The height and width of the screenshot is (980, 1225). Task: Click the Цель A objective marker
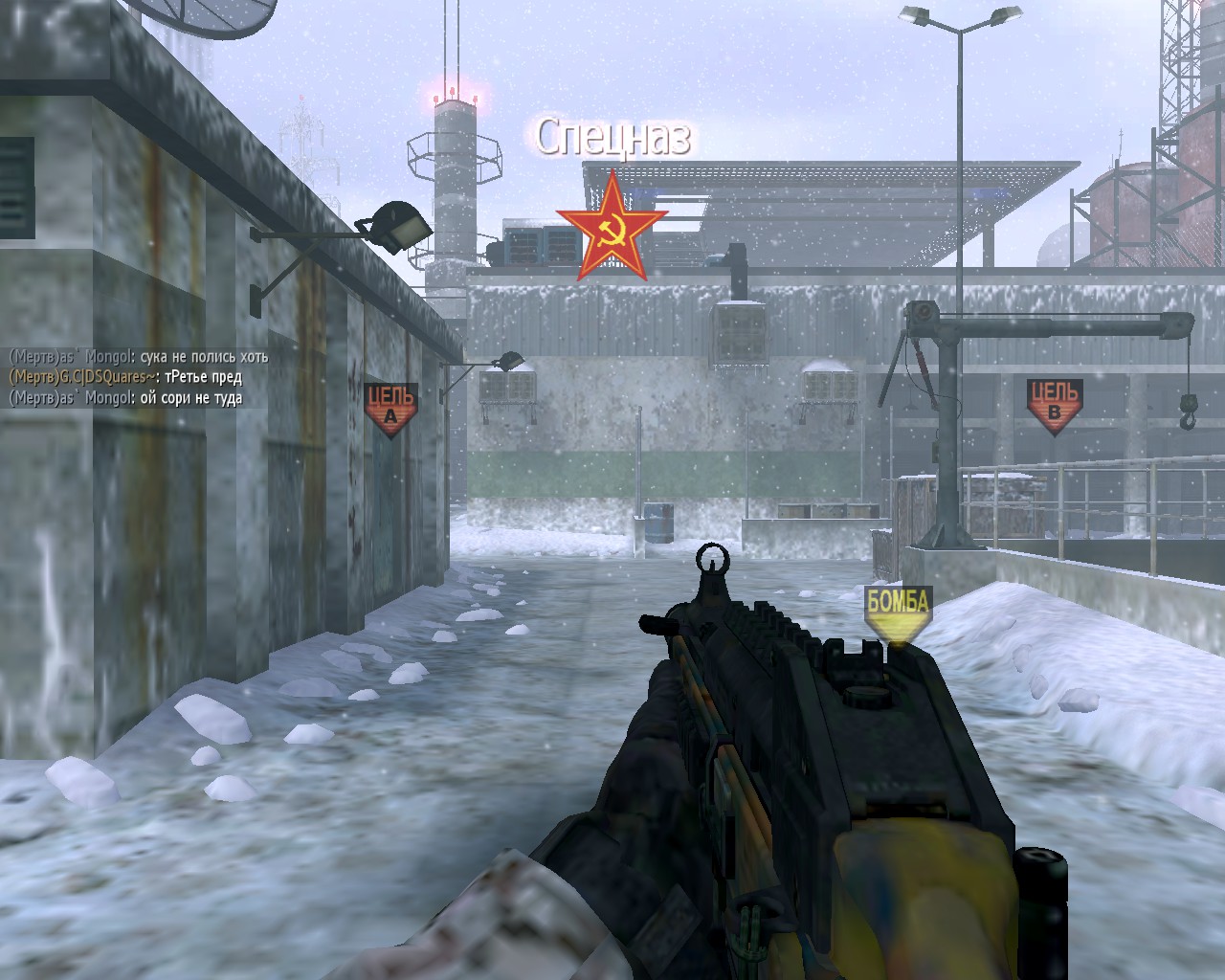390,409
